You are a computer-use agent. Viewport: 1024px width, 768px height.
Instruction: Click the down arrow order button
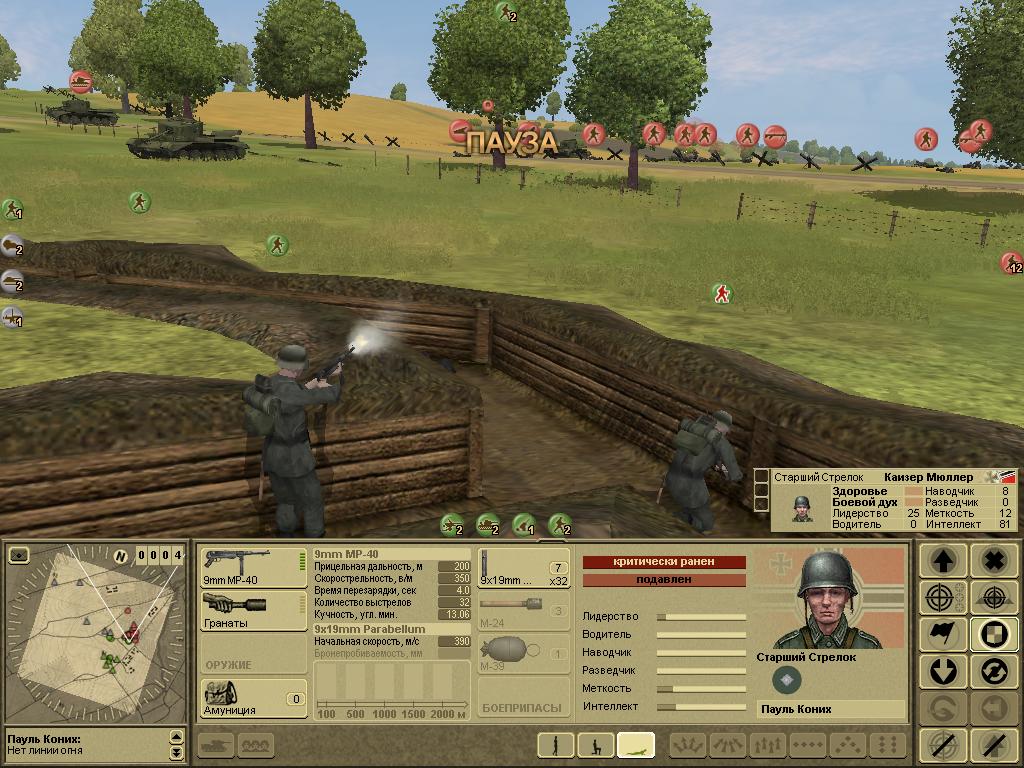[943, 671]
